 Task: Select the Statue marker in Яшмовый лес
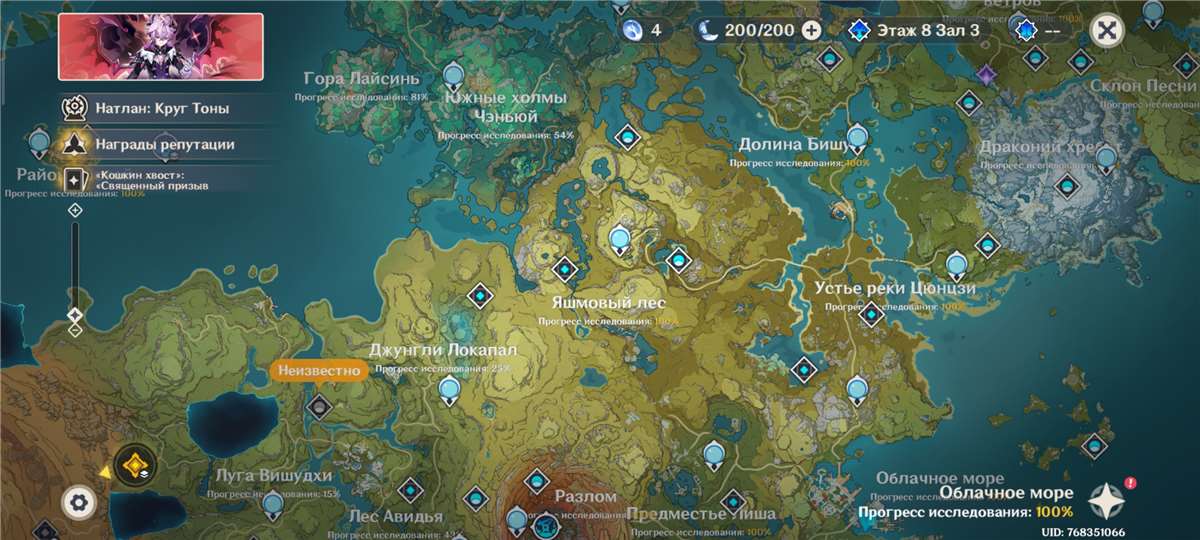point(620,239)
